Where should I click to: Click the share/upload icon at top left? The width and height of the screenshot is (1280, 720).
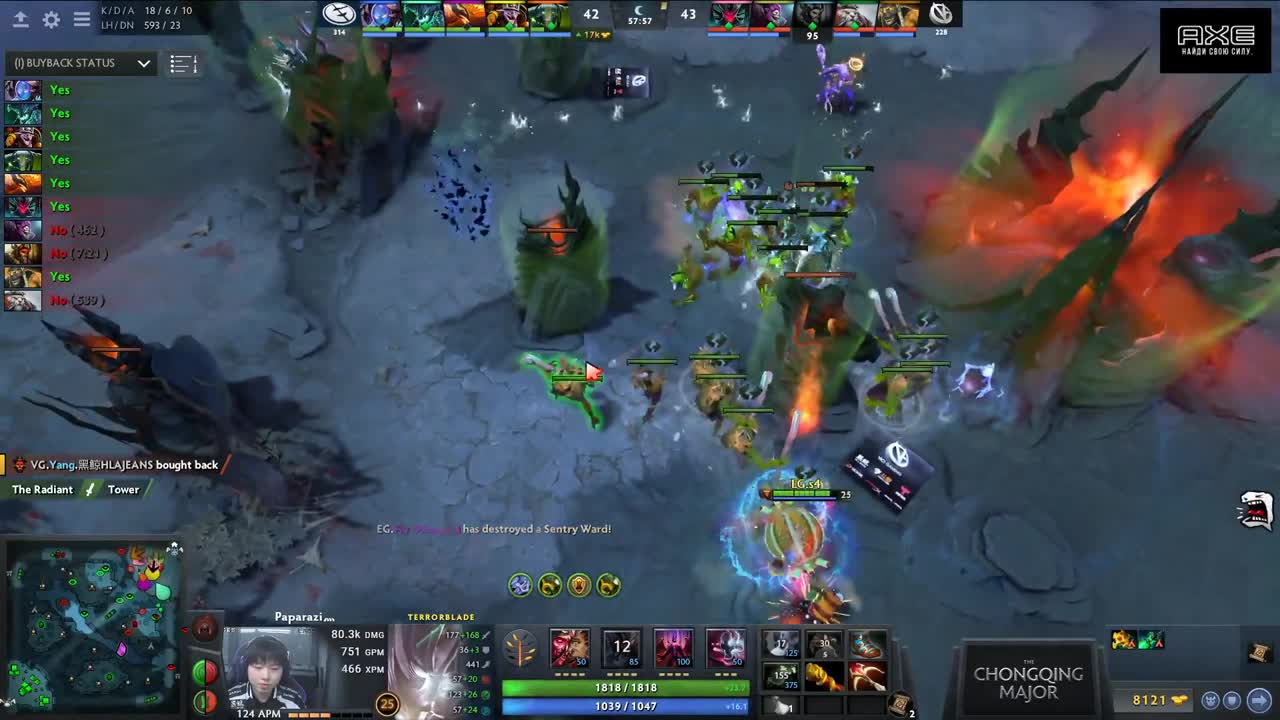point(20,20)
